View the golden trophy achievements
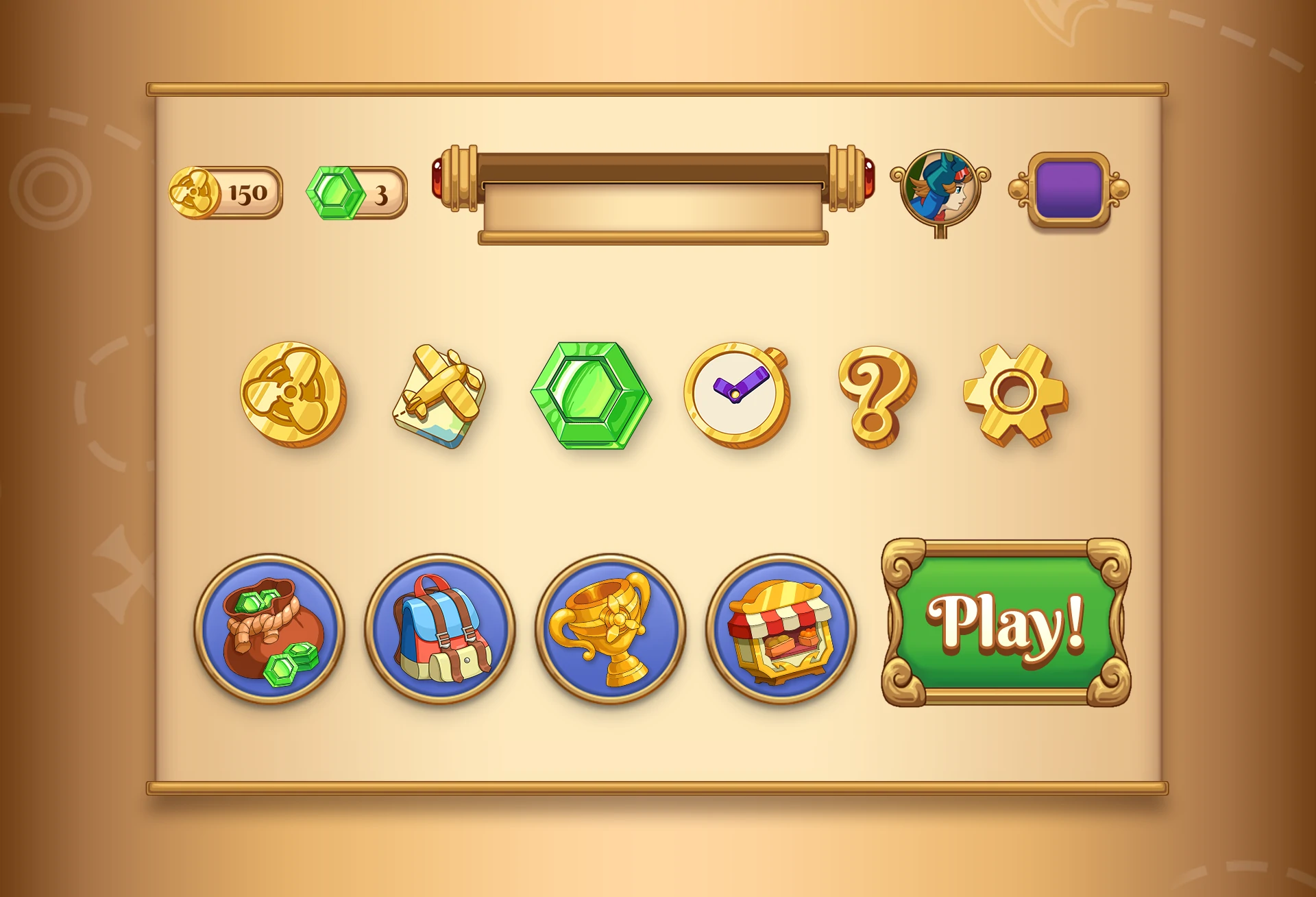Image resolution: width=1316 pixels, height=897 pixels. point(610,628)
